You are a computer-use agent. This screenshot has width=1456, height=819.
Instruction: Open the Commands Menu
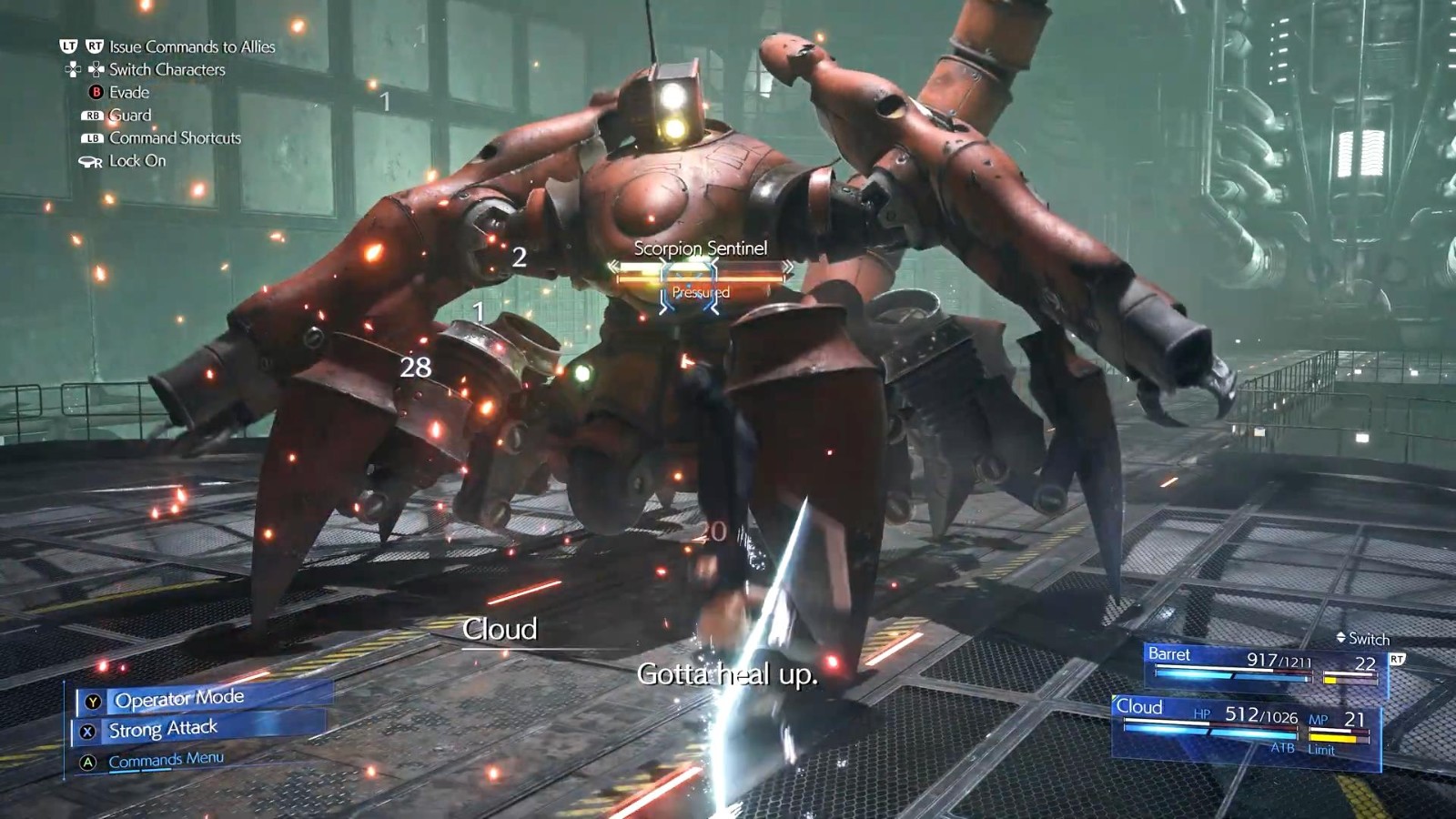point(166,760)
